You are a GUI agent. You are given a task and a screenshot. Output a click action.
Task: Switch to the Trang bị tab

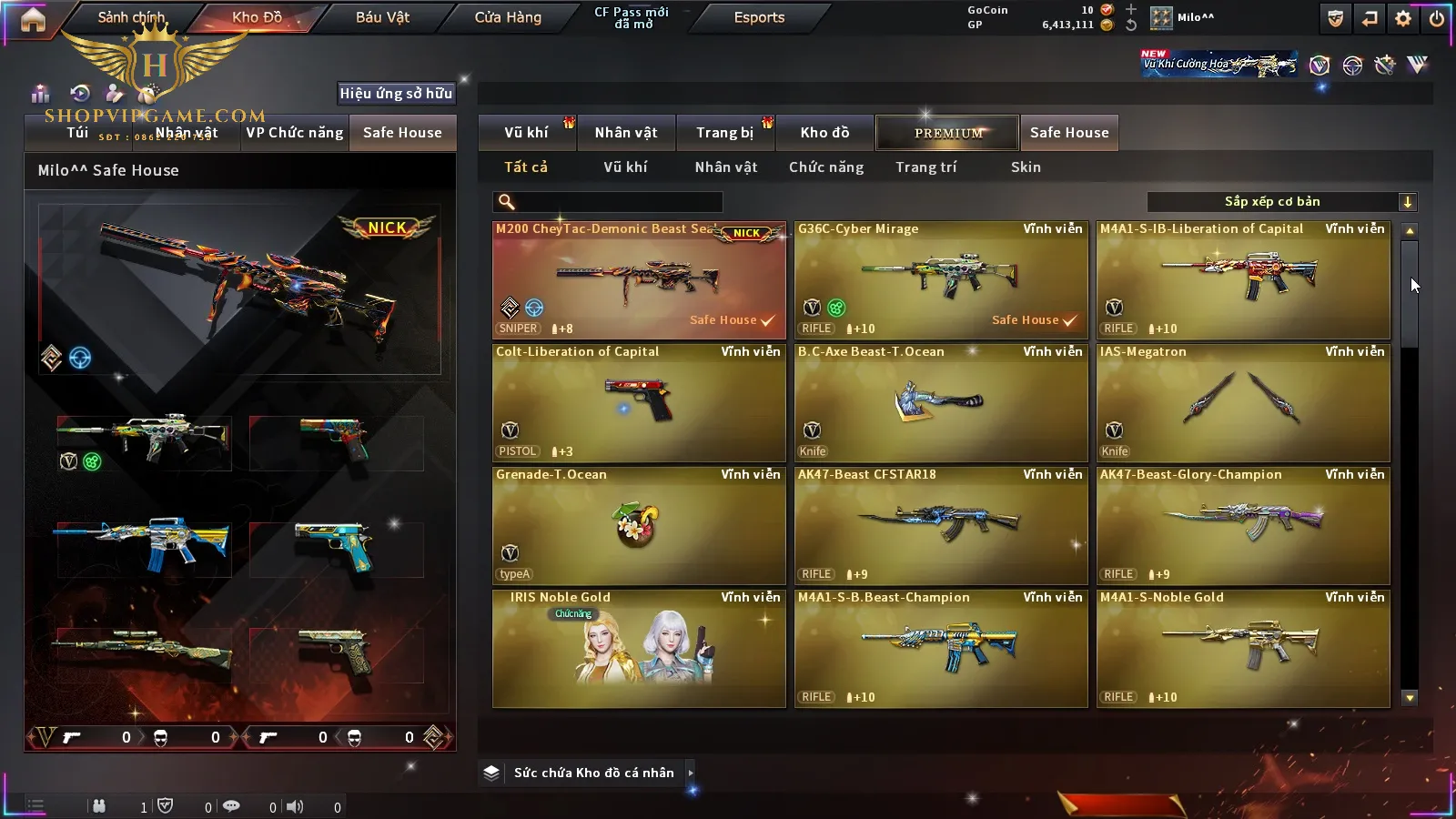(724, 133)
